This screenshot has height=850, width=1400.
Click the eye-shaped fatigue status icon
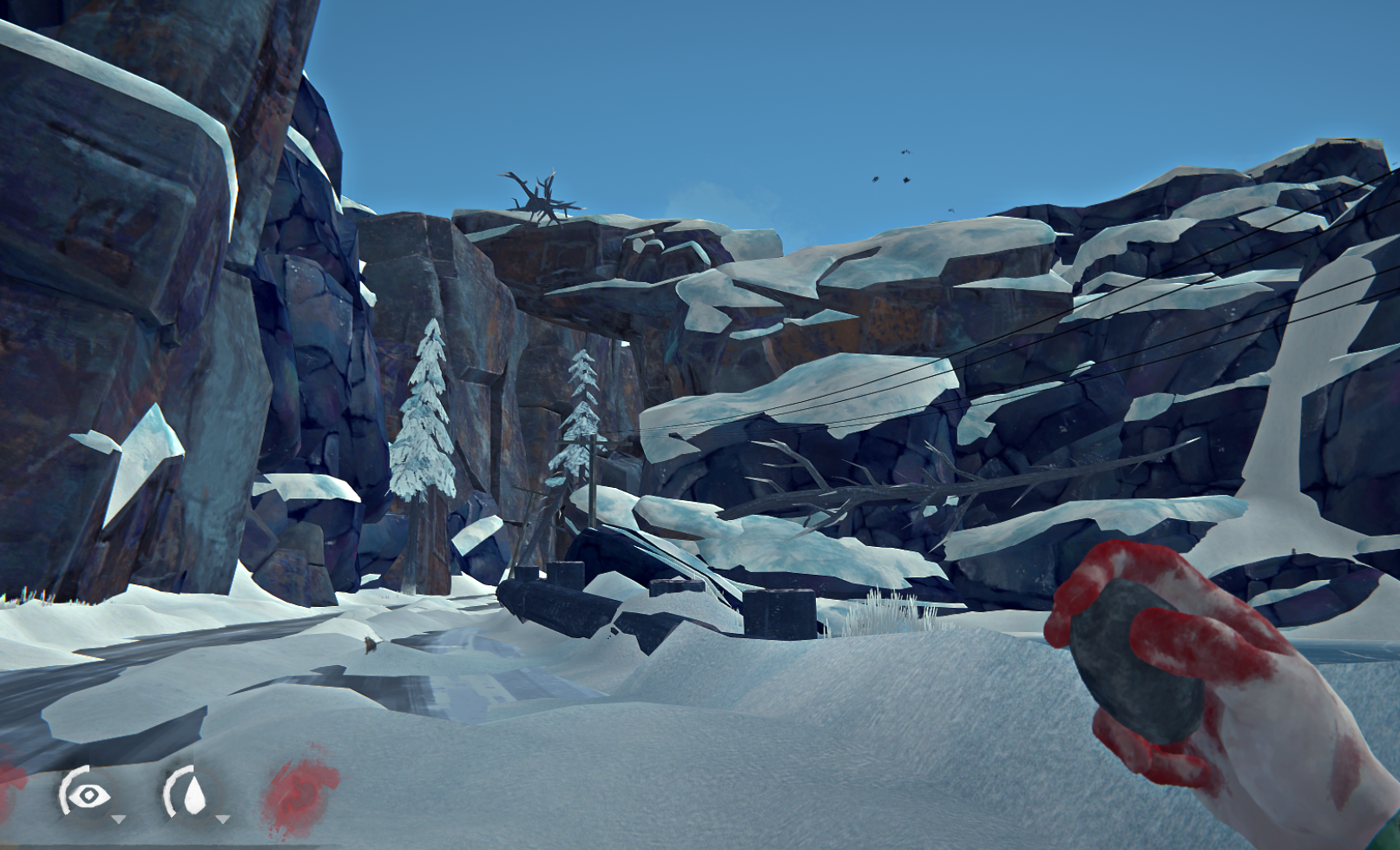(87, 794)
